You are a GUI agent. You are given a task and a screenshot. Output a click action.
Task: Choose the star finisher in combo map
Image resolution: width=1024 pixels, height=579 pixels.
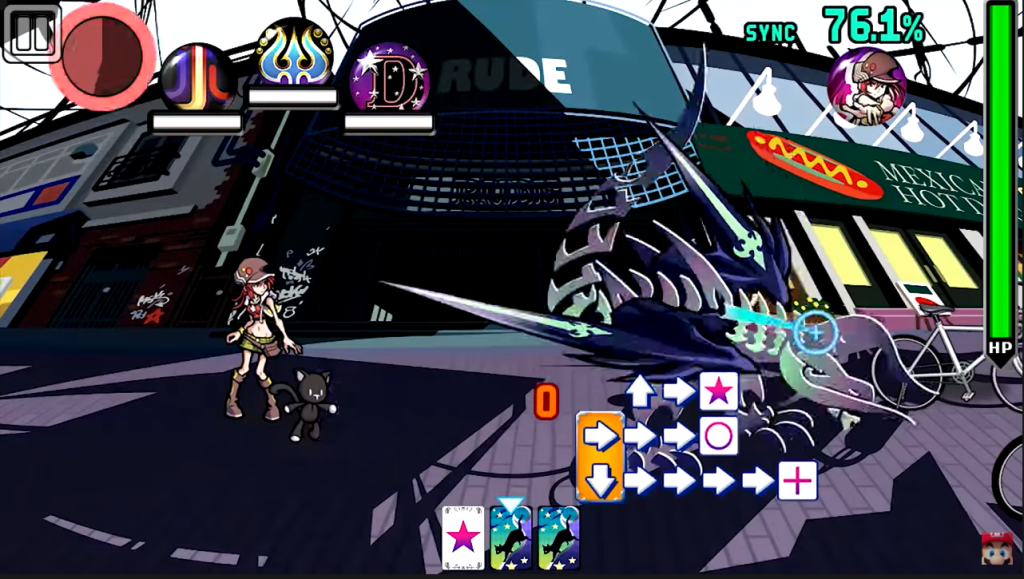click(x=718, y=391)
